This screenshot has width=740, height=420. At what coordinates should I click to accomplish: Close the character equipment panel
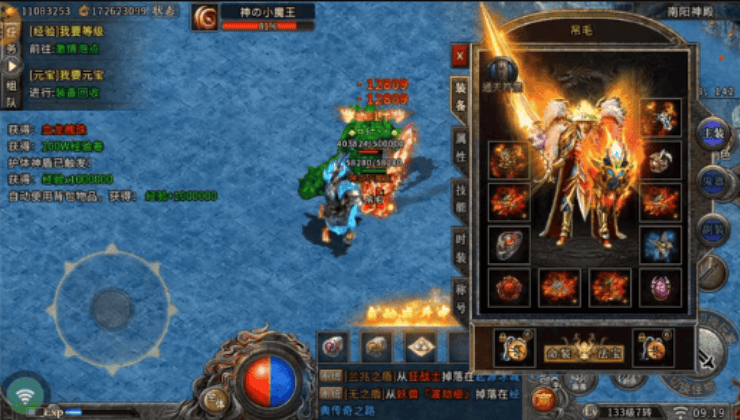coord(460,55)
